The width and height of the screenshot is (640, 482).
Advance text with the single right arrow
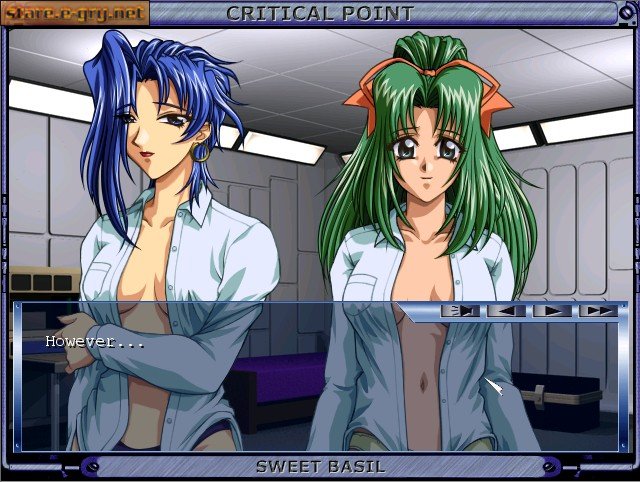[x=553, y=311]
